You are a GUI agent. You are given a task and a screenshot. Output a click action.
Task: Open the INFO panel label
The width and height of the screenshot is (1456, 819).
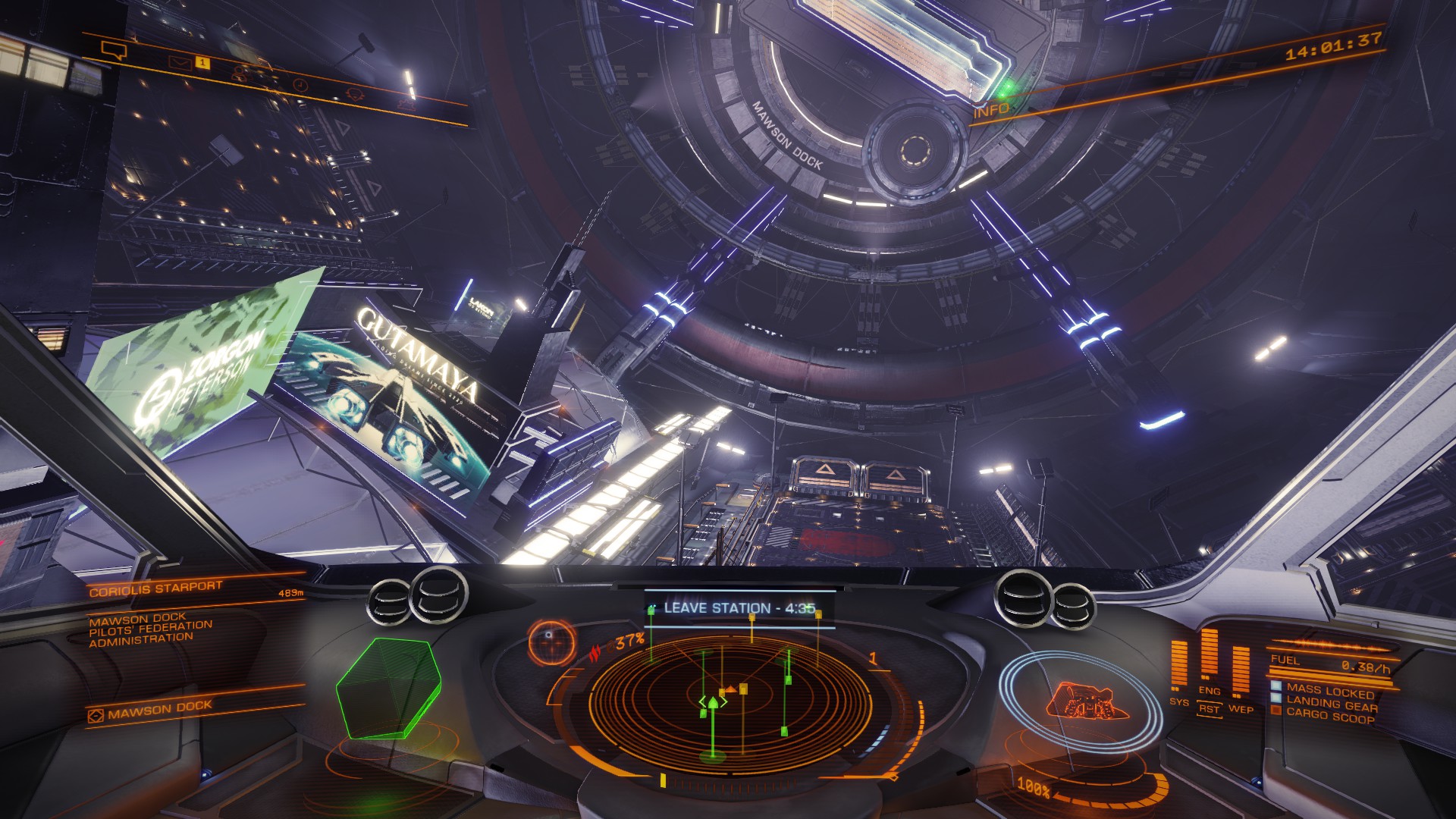pyautogui.click(x=991, y=111)
